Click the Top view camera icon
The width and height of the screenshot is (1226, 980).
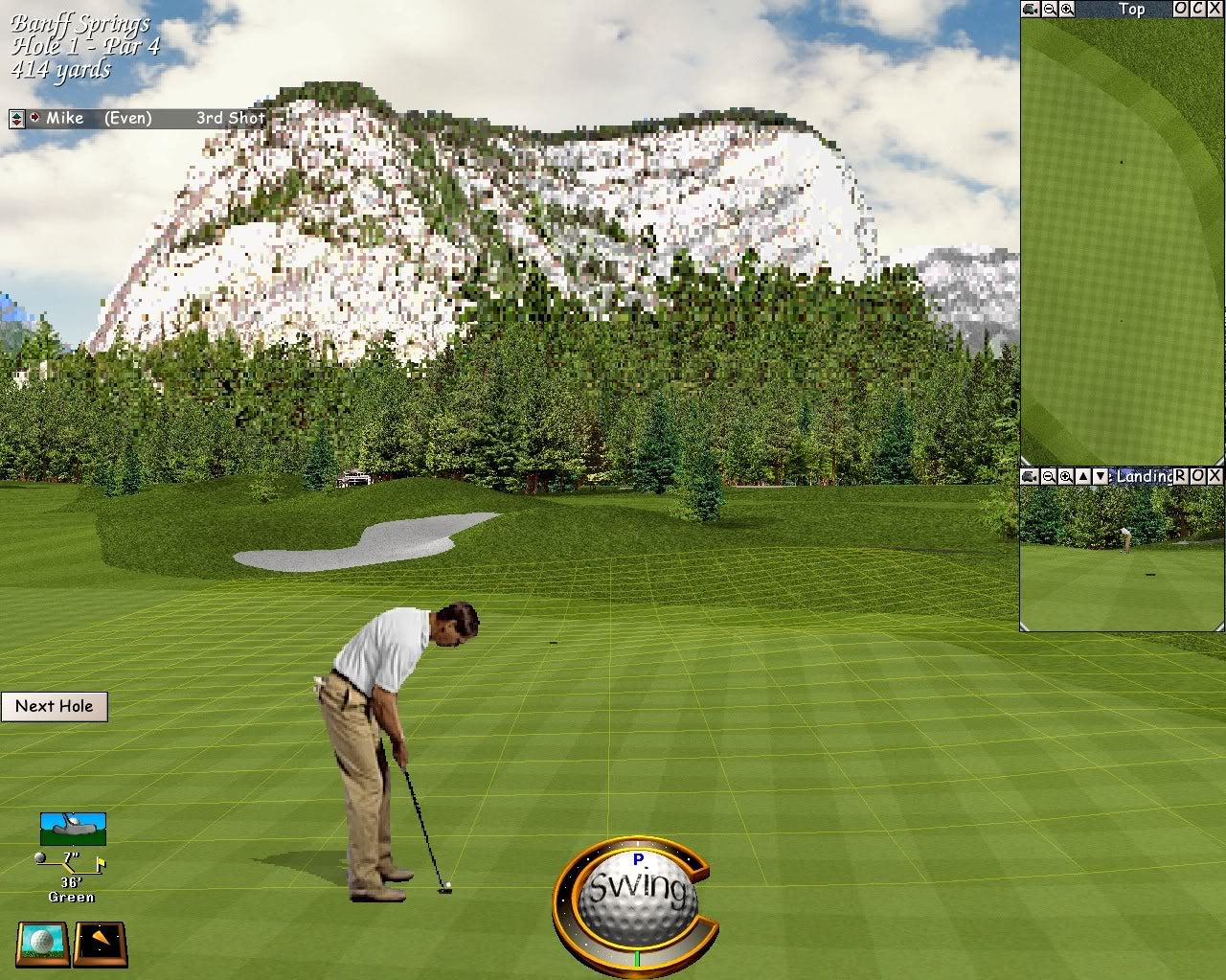(1031, 9)
